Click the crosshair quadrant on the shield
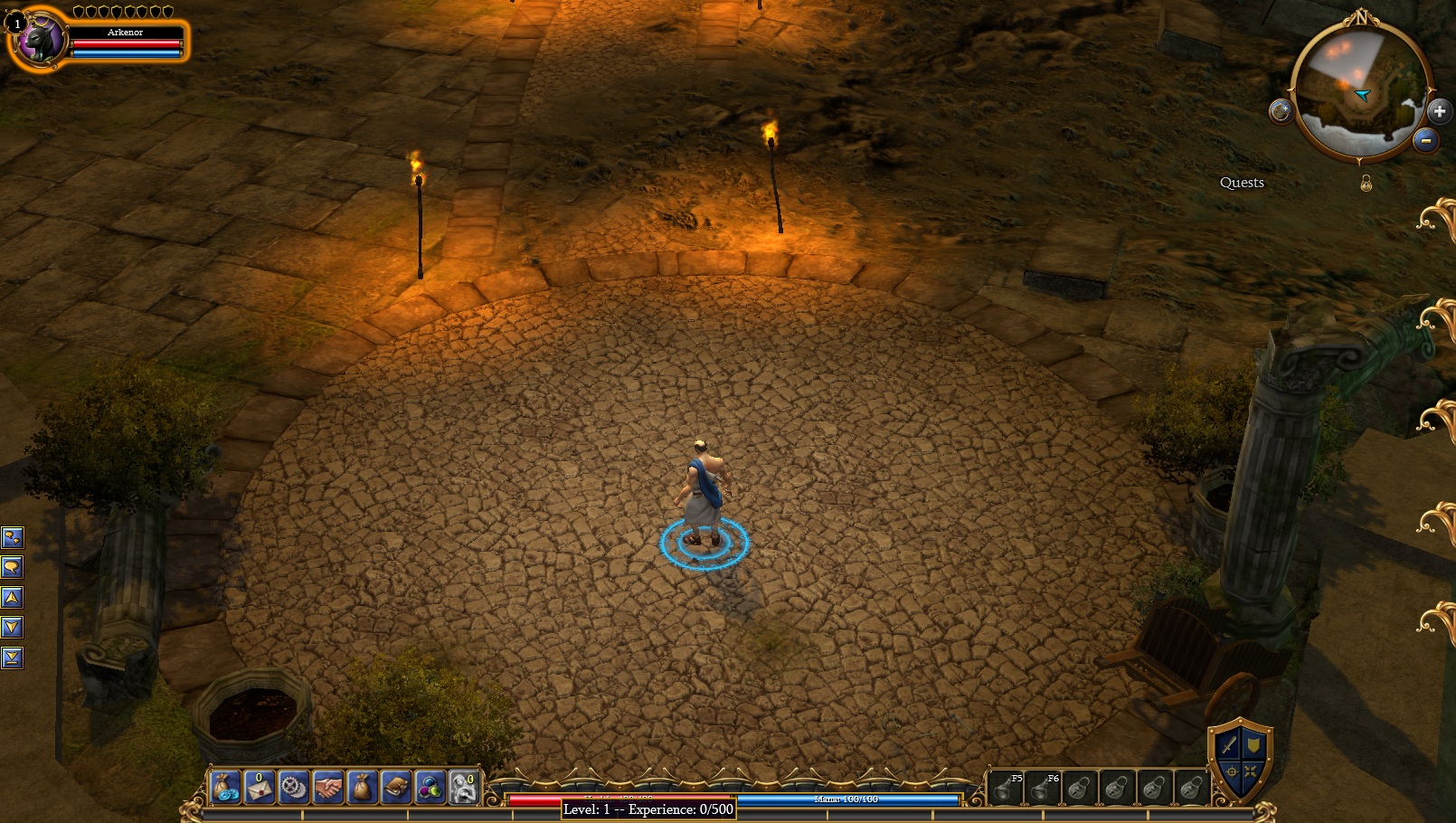The width and height of the screenshot is (1456, 823). (1231, 771)
